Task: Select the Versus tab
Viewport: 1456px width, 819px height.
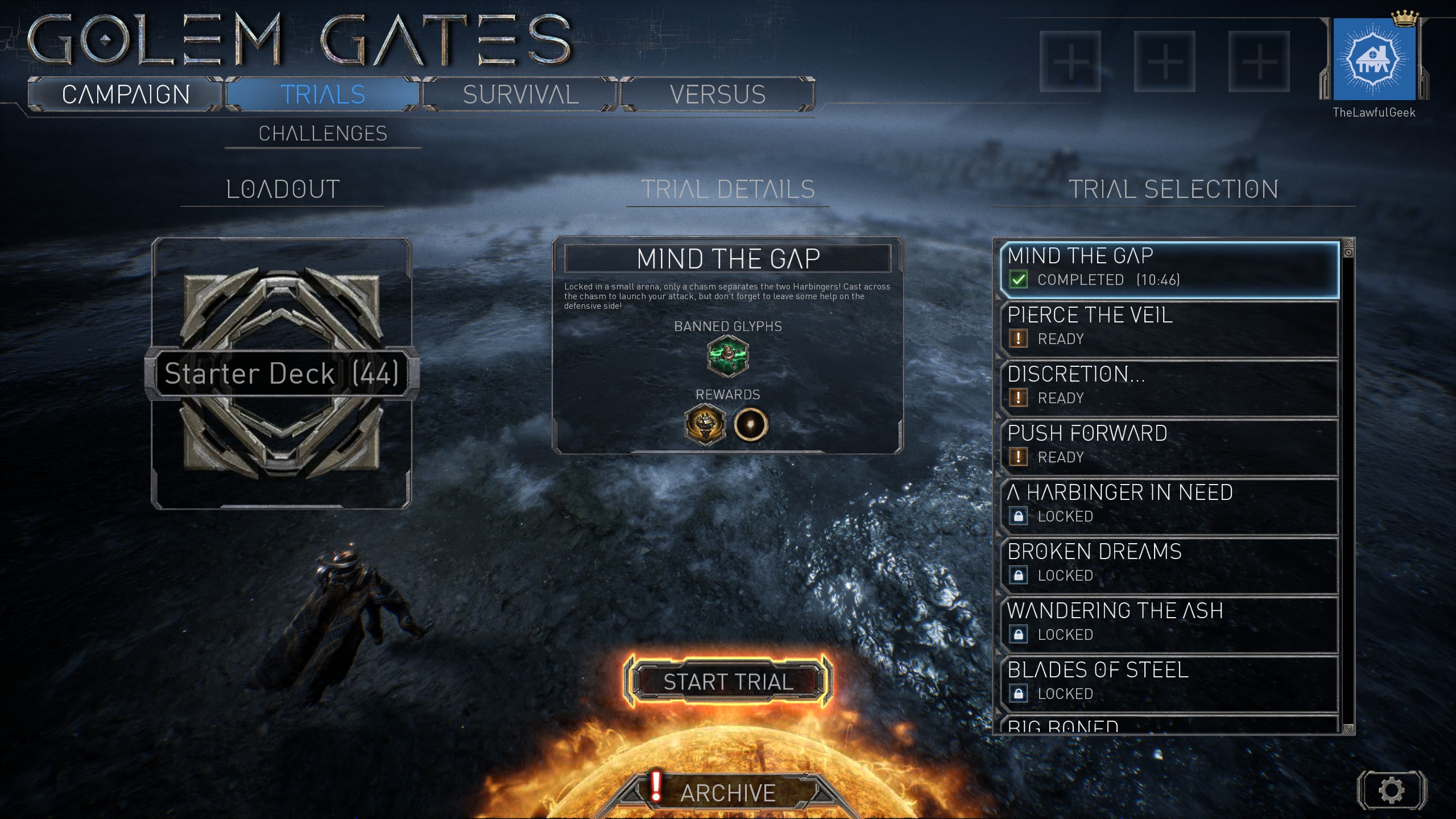Action: coord(717,94)
